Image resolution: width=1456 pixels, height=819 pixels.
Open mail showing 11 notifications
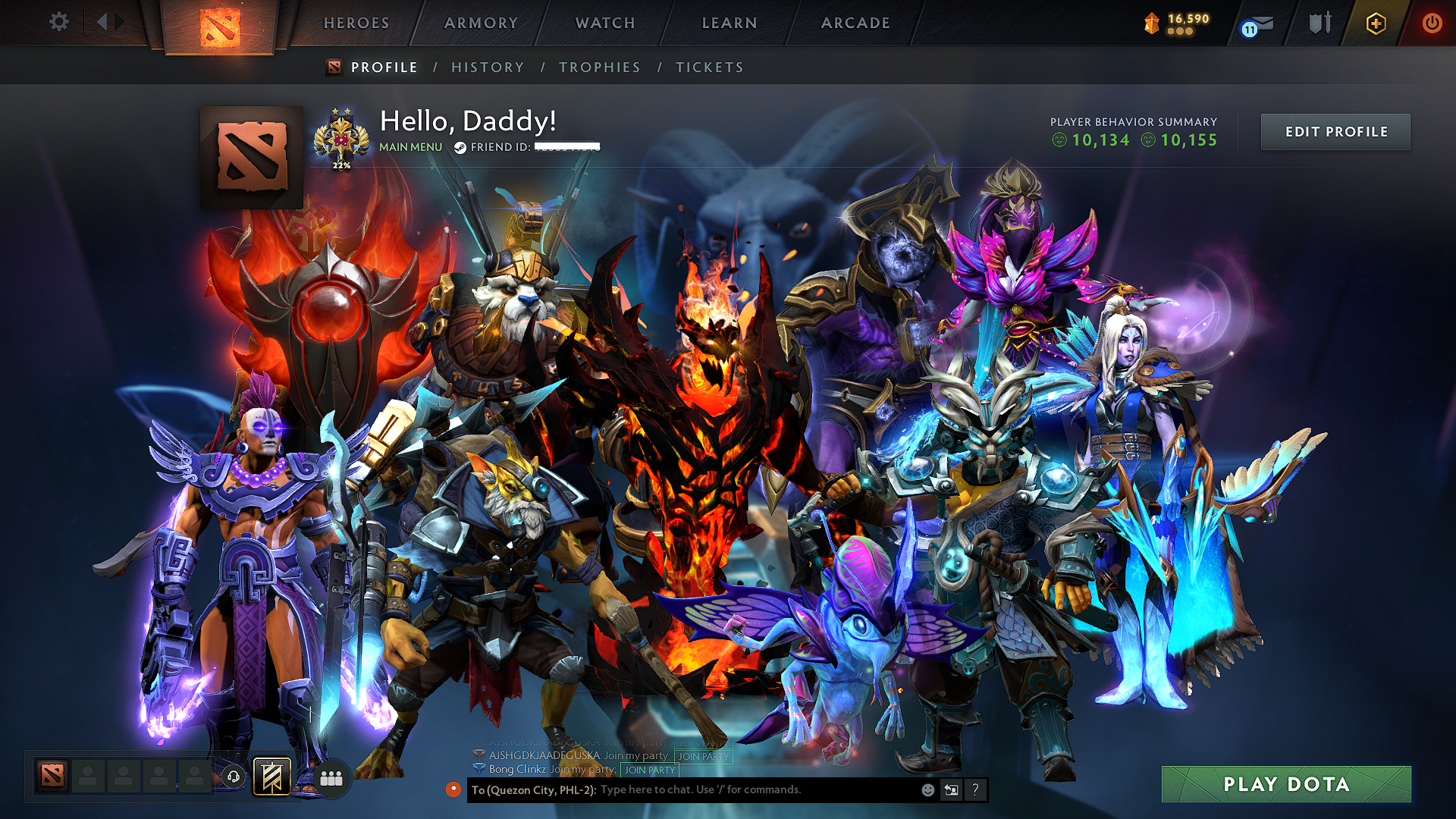pos(1259,24)
